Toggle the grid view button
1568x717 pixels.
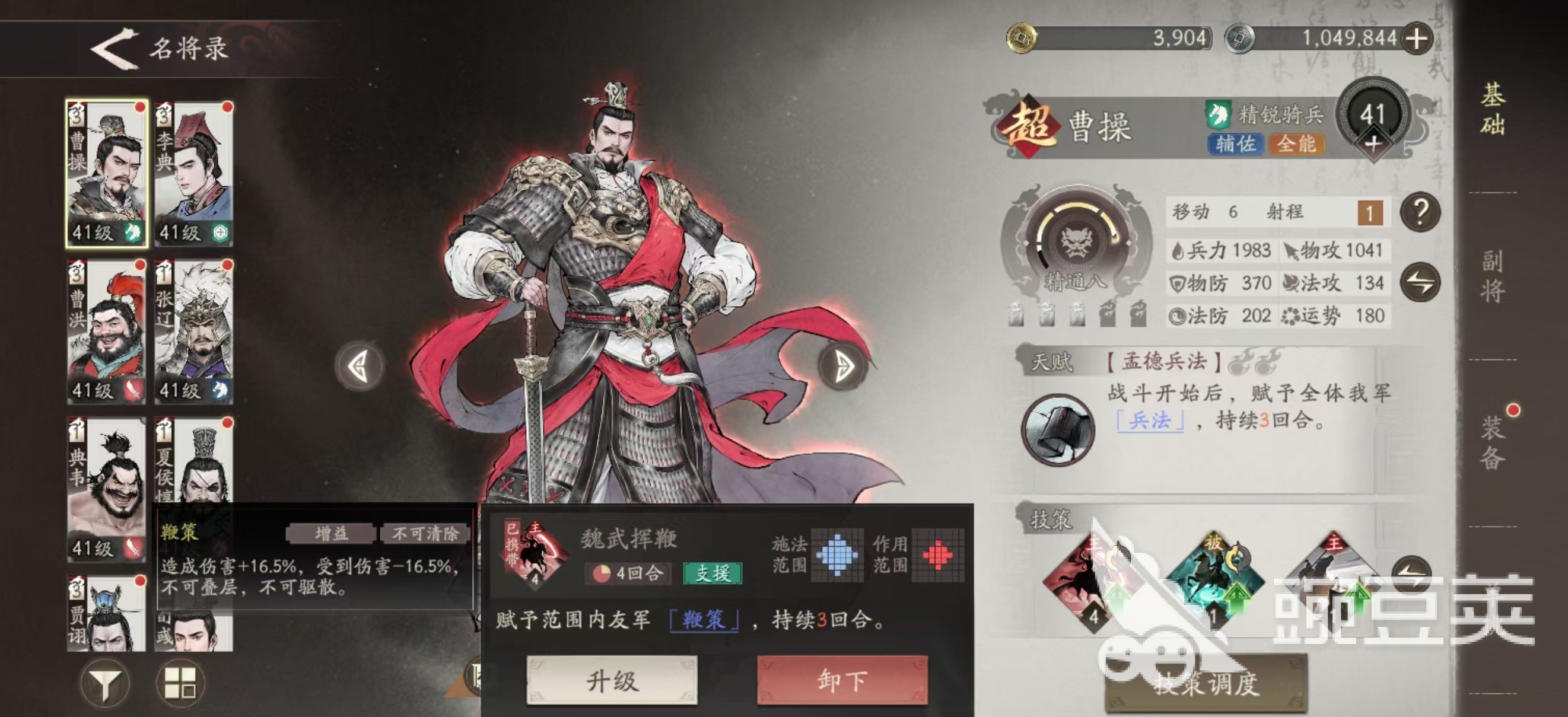click(x=181, y=683)
